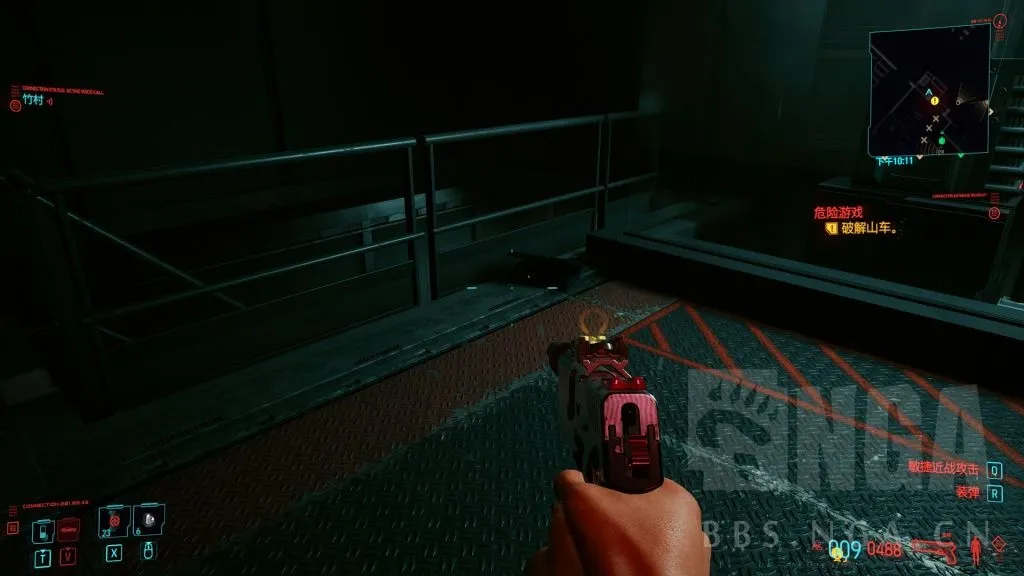Use the consumable slot showing 23
Screen dimensions: 1024x576
114,521
